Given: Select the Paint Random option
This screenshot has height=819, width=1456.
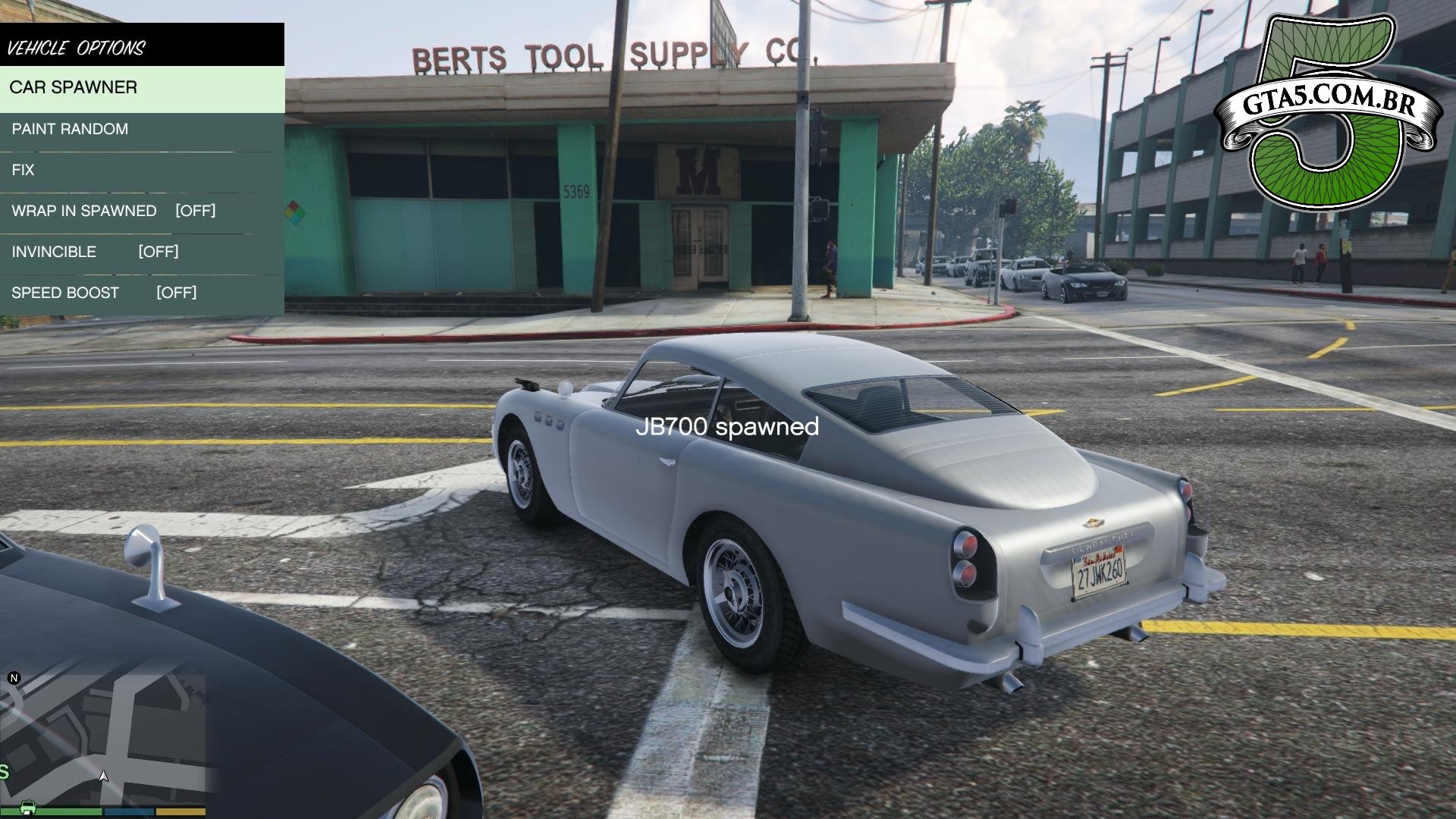Looking at the screenshot, I should (x=142, y=130).
